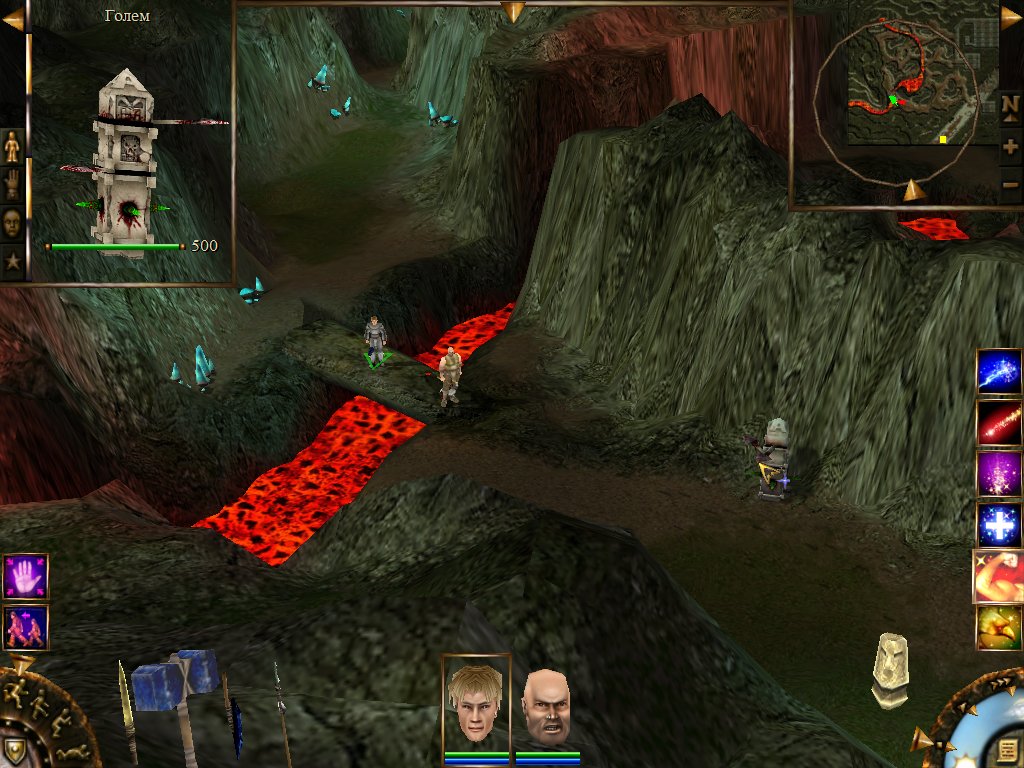Use the two-figures skill icon
The image size is (1024, 768).
pos(25,628)
